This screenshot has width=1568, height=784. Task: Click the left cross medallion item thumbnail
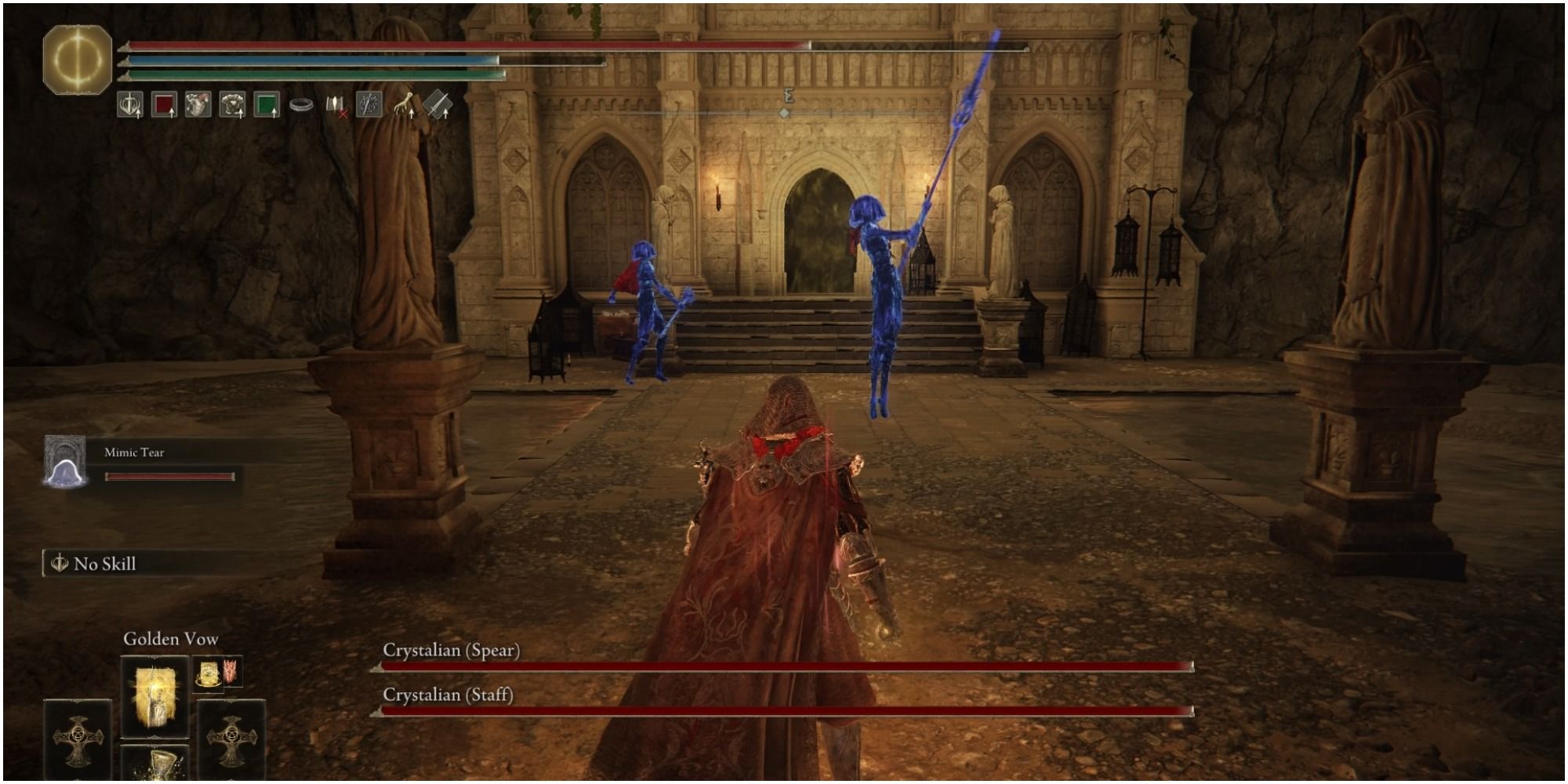[x=78, y=739]
